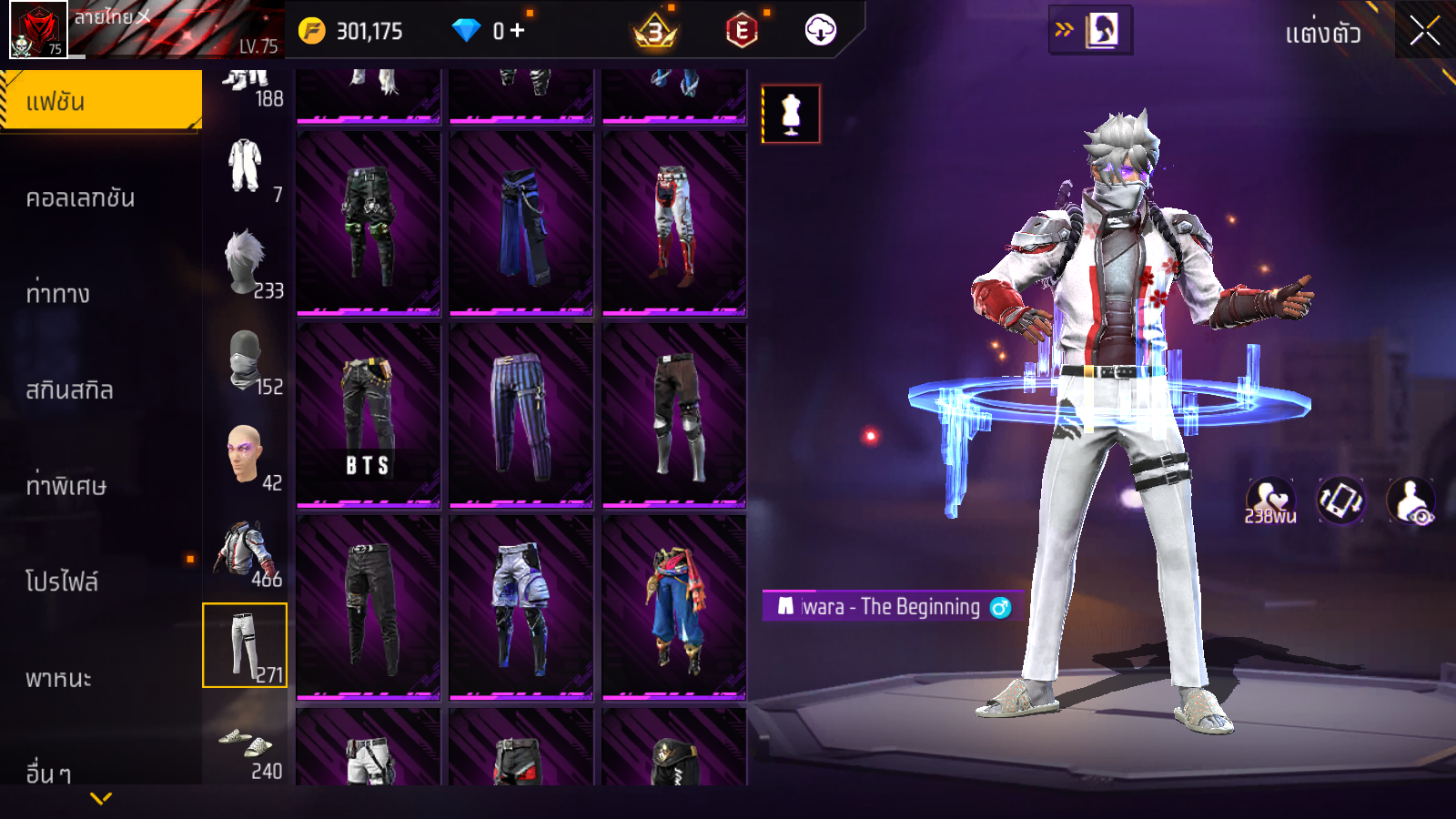Expand the character preview arrow panel

1089,31
